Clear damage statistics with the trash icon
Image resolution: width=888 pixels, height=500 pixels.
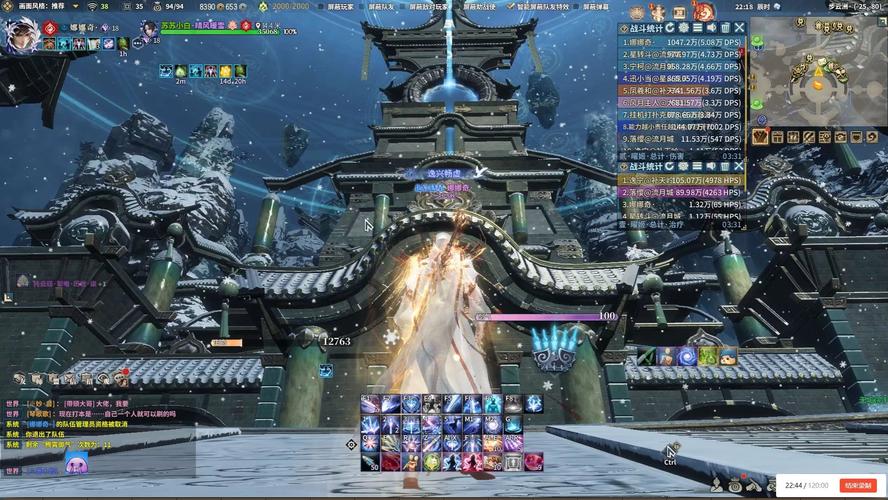726,28
